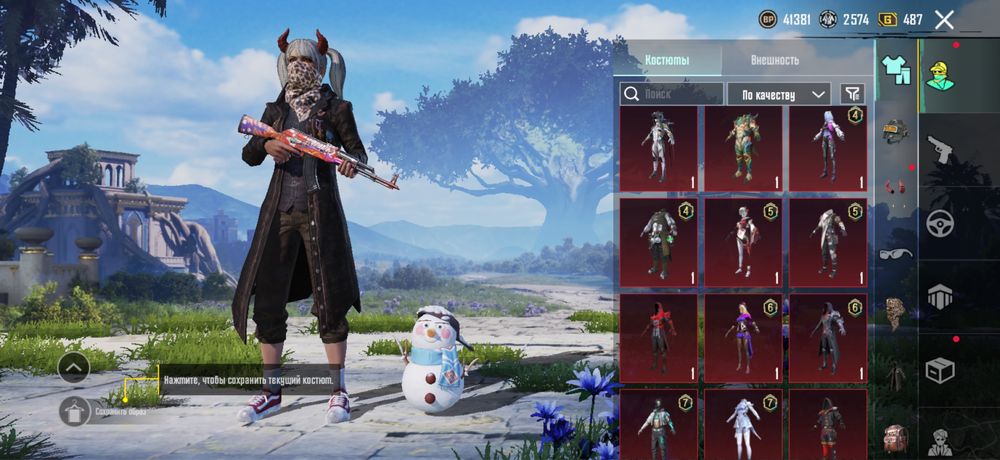1000x460 pixels.
Task: Click the Сохранить образ hanger button
Action: pos(75,411)
